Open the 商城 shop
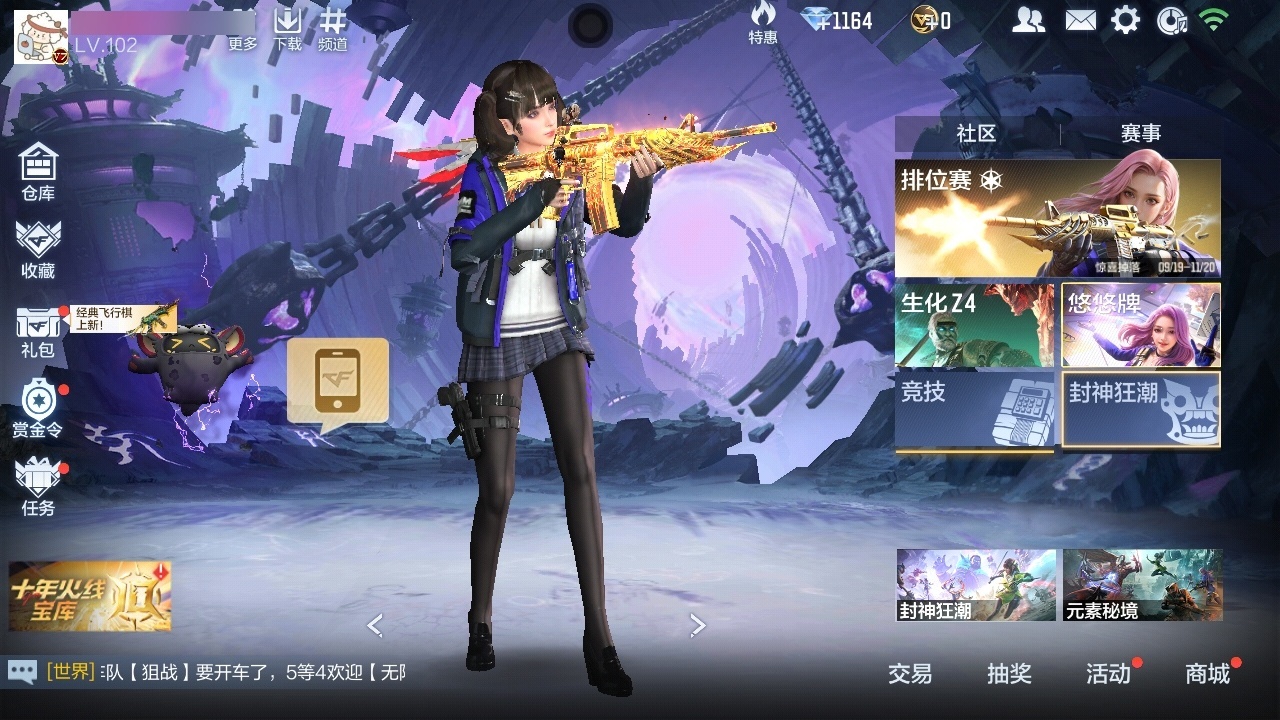The width and height of the screenshot is (1280, 720). tap(1207, 674)
